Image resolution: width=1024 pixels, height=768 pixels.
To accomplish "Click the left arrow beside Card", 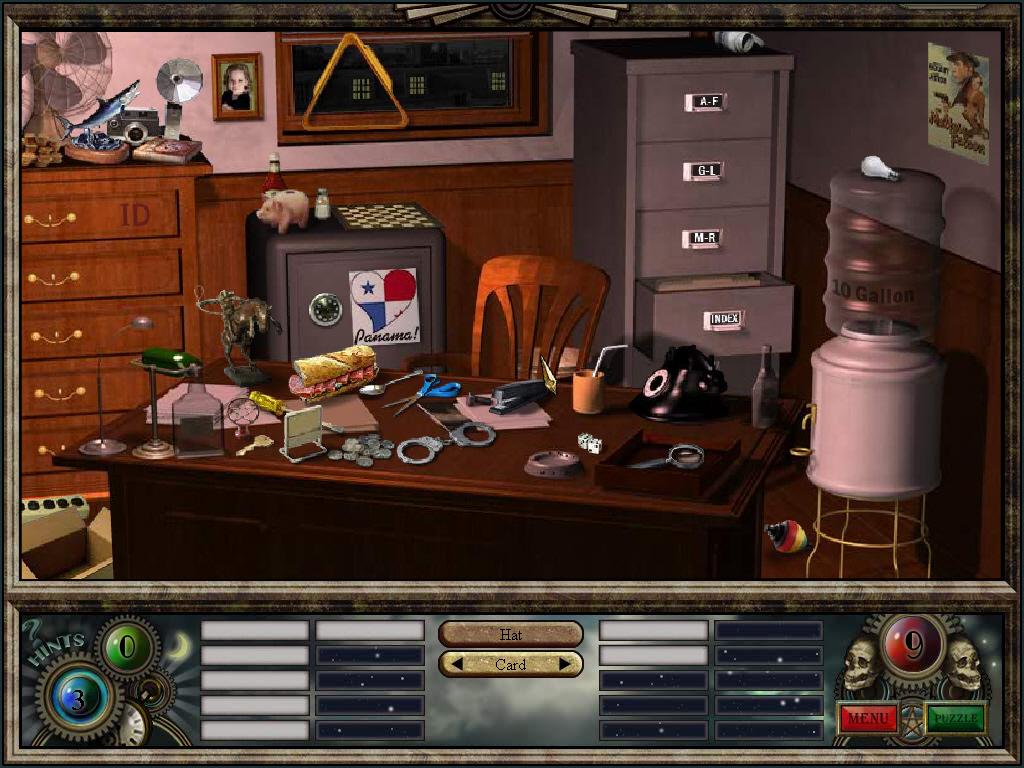I will point(454,664).
